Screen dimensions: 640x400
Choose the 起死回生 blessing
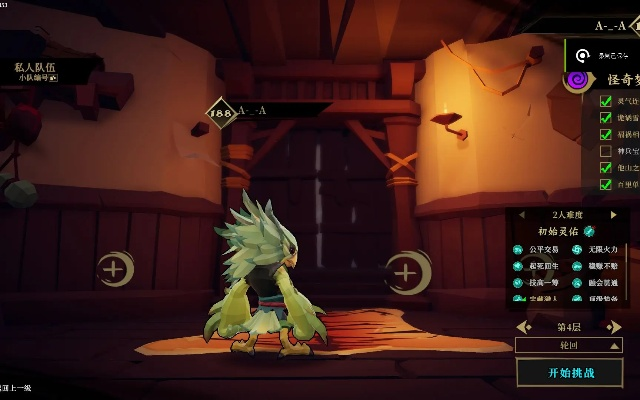point(541,266)
